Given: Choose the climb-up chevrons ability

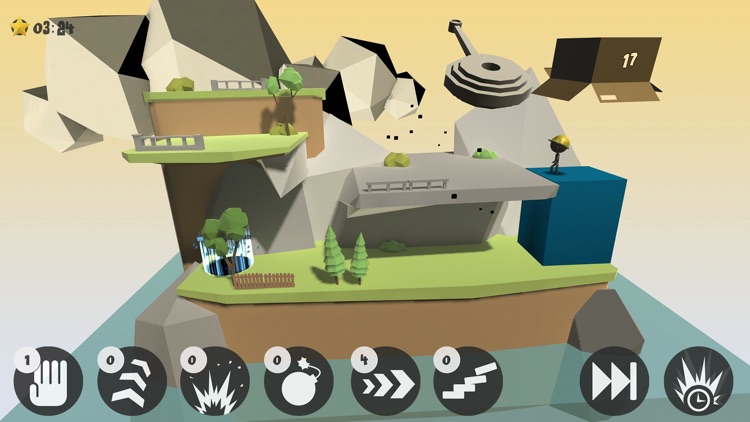Looking at the screenshot, I should (132, 381).
